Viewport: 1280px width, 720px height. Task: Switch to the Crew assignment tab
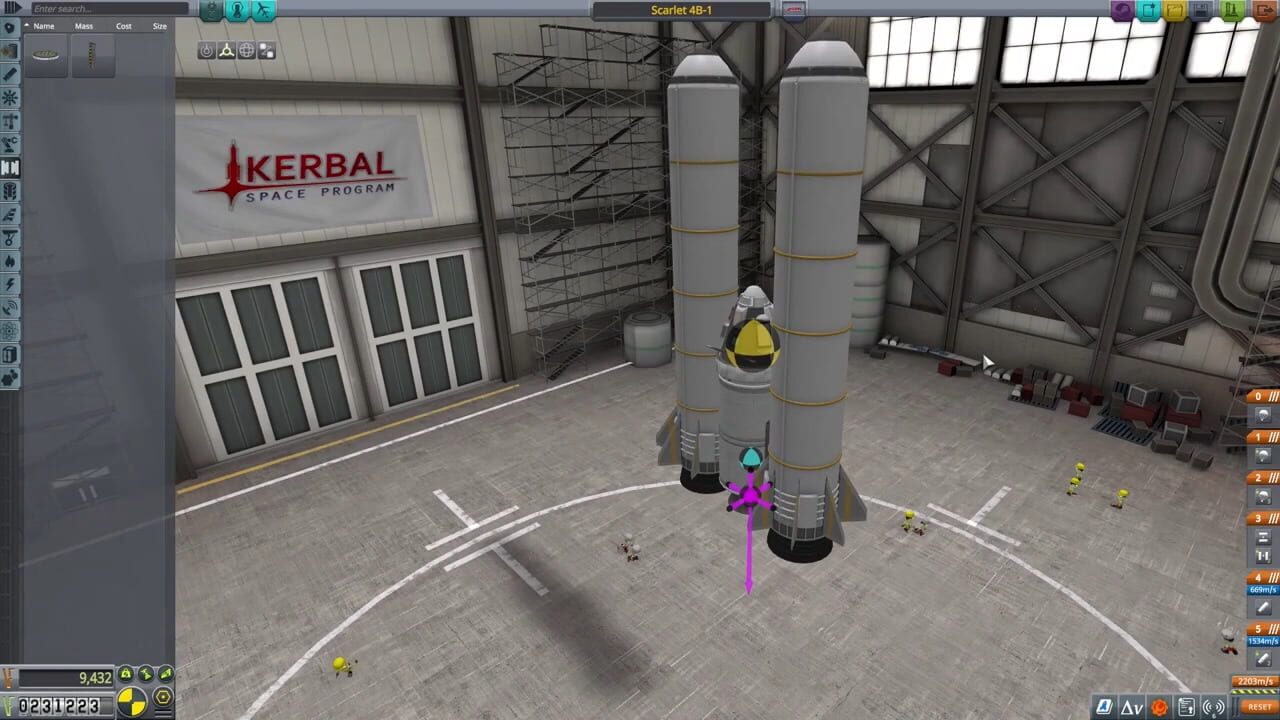[x=237, y=10]
